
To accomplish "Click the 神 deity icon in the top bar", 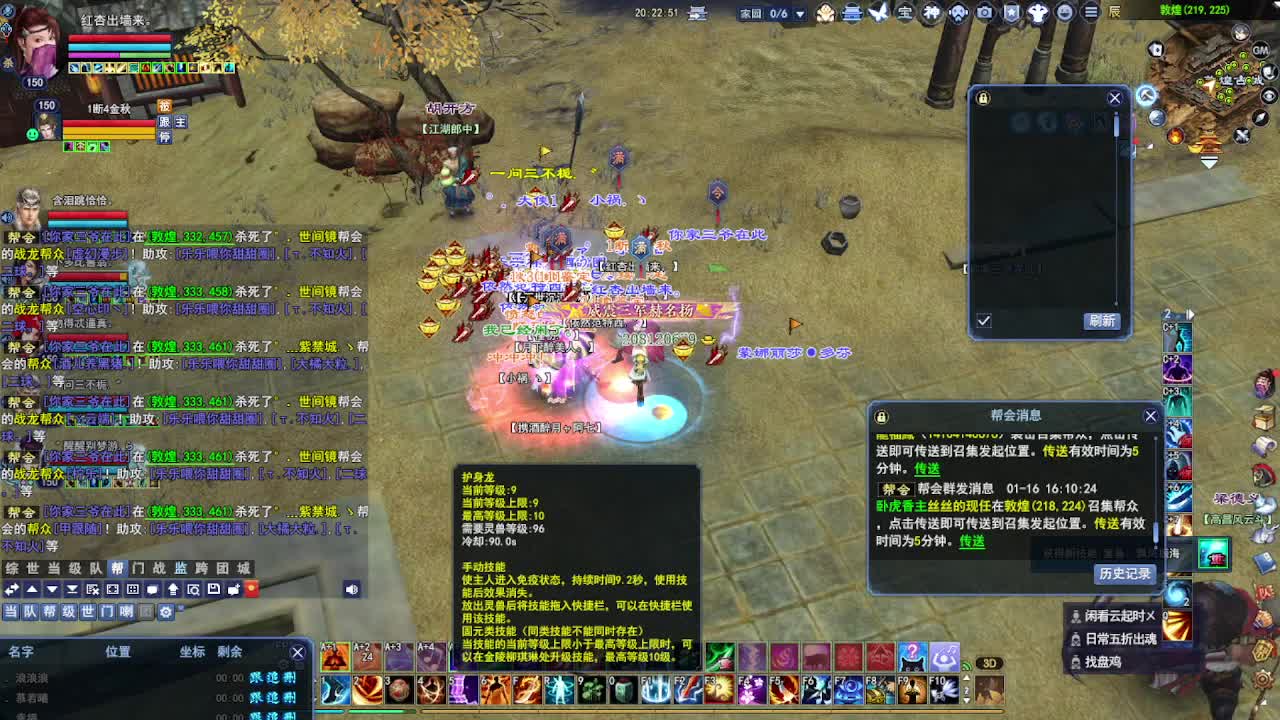I will click(930, 13).
